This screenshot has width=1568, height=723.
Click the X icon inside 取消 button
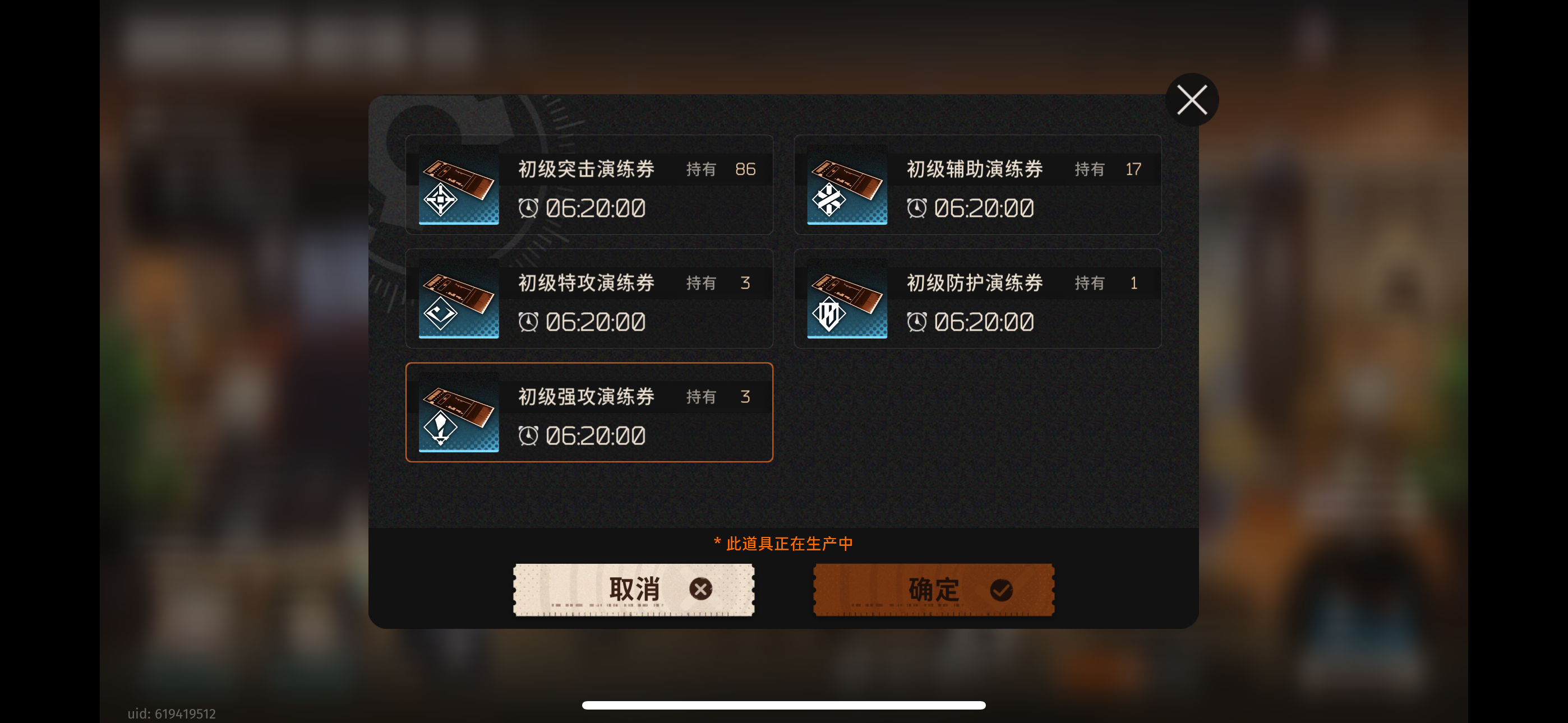(x=701, y=588)
